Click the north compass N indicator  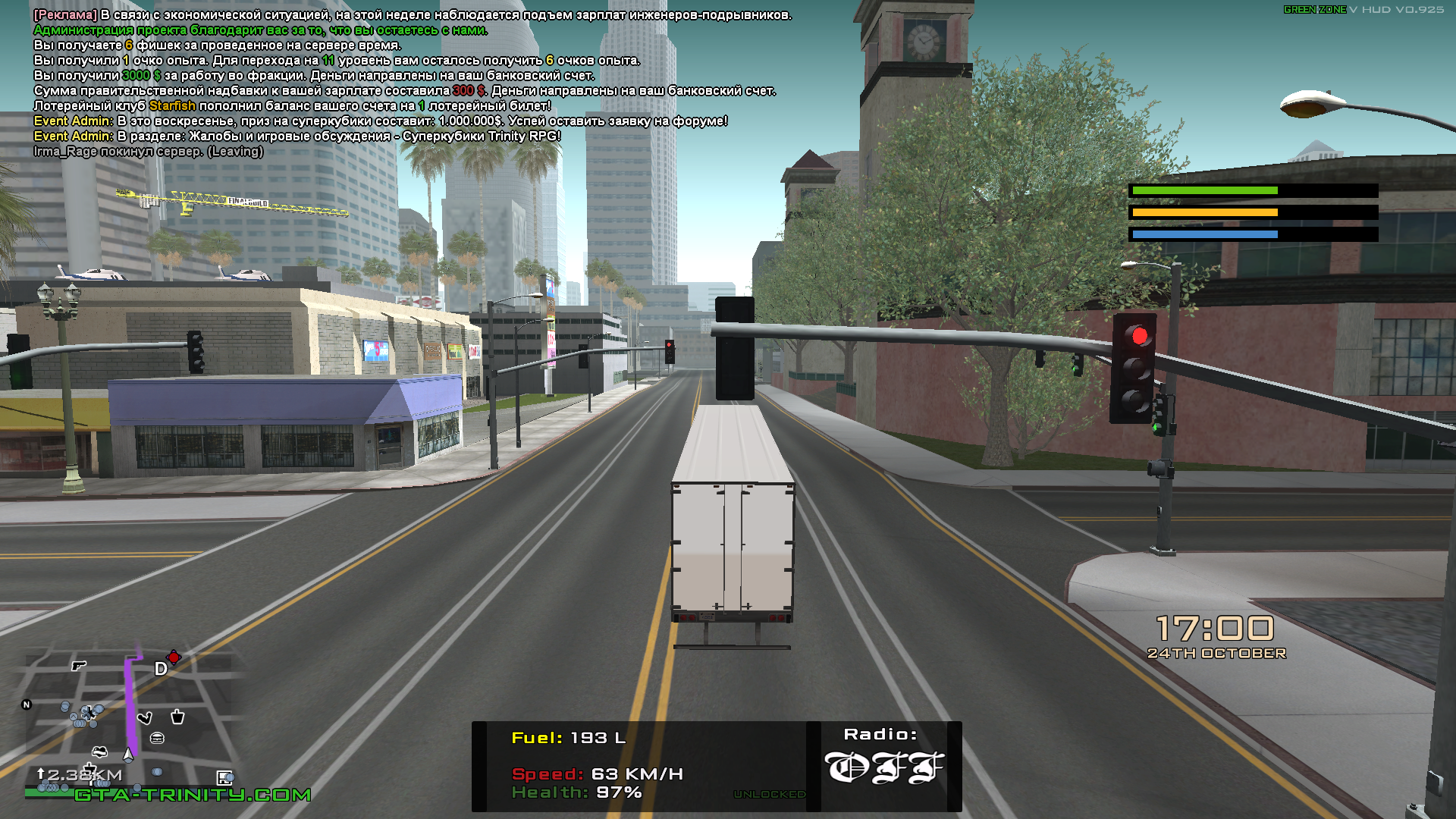[27, 704]
